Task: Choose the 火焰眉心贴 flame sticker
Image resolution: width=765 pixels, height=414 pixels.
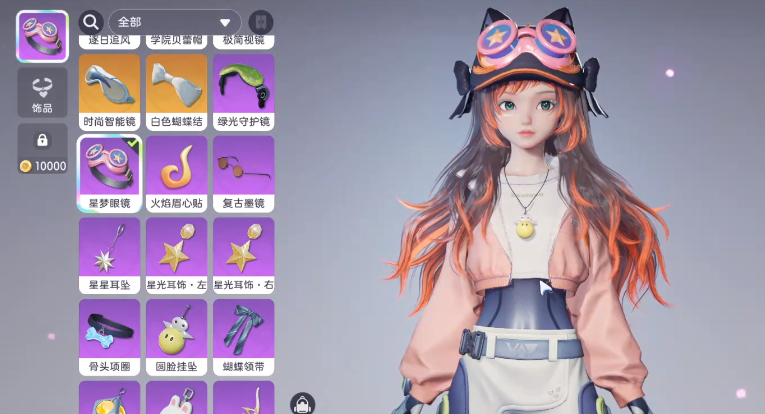Action: click(x=176, y=173)
